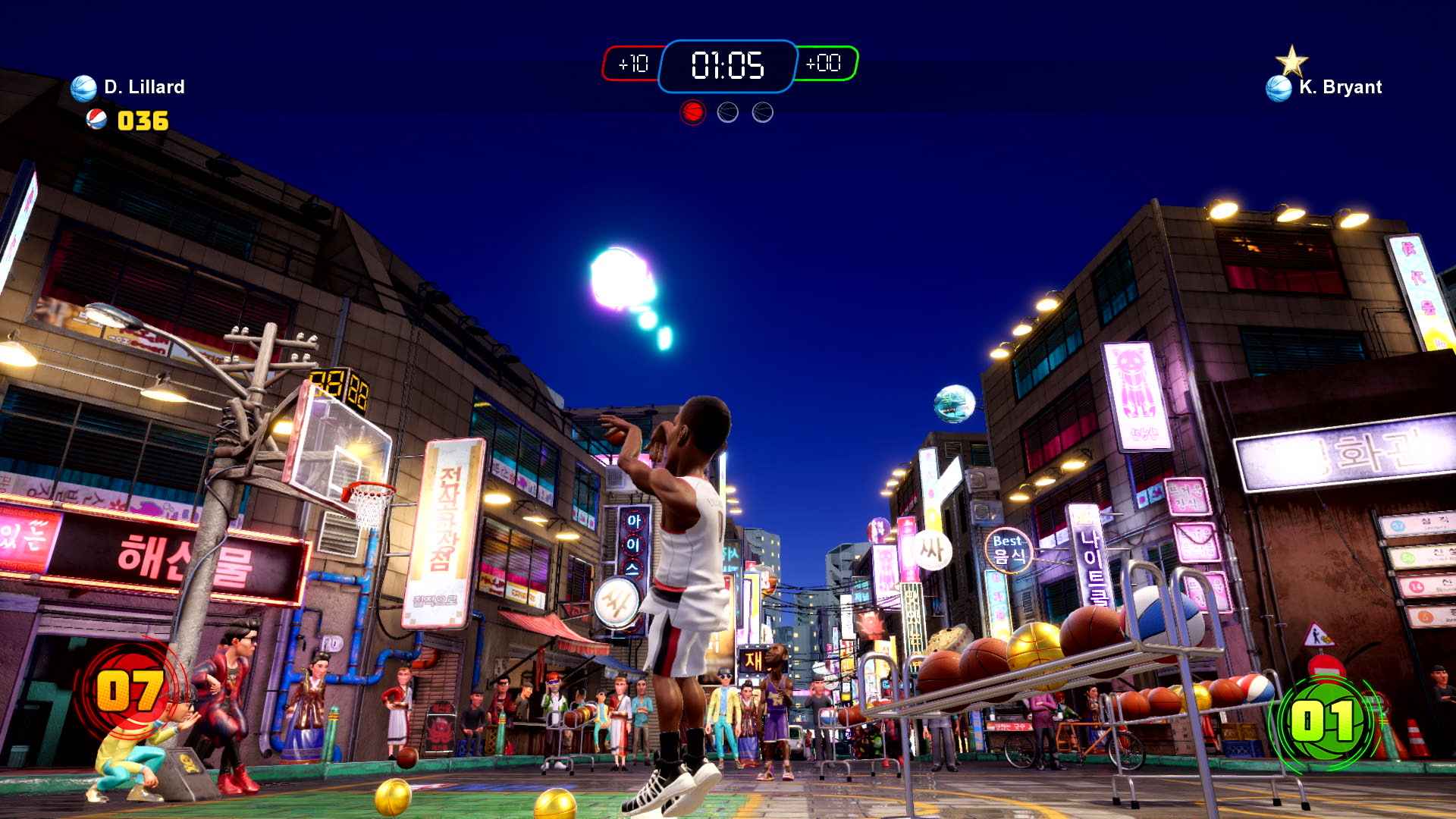This screenshot has width=1456, height=819.
Task: Open the D. Lillard player nameplate
Action: (144, 86)
